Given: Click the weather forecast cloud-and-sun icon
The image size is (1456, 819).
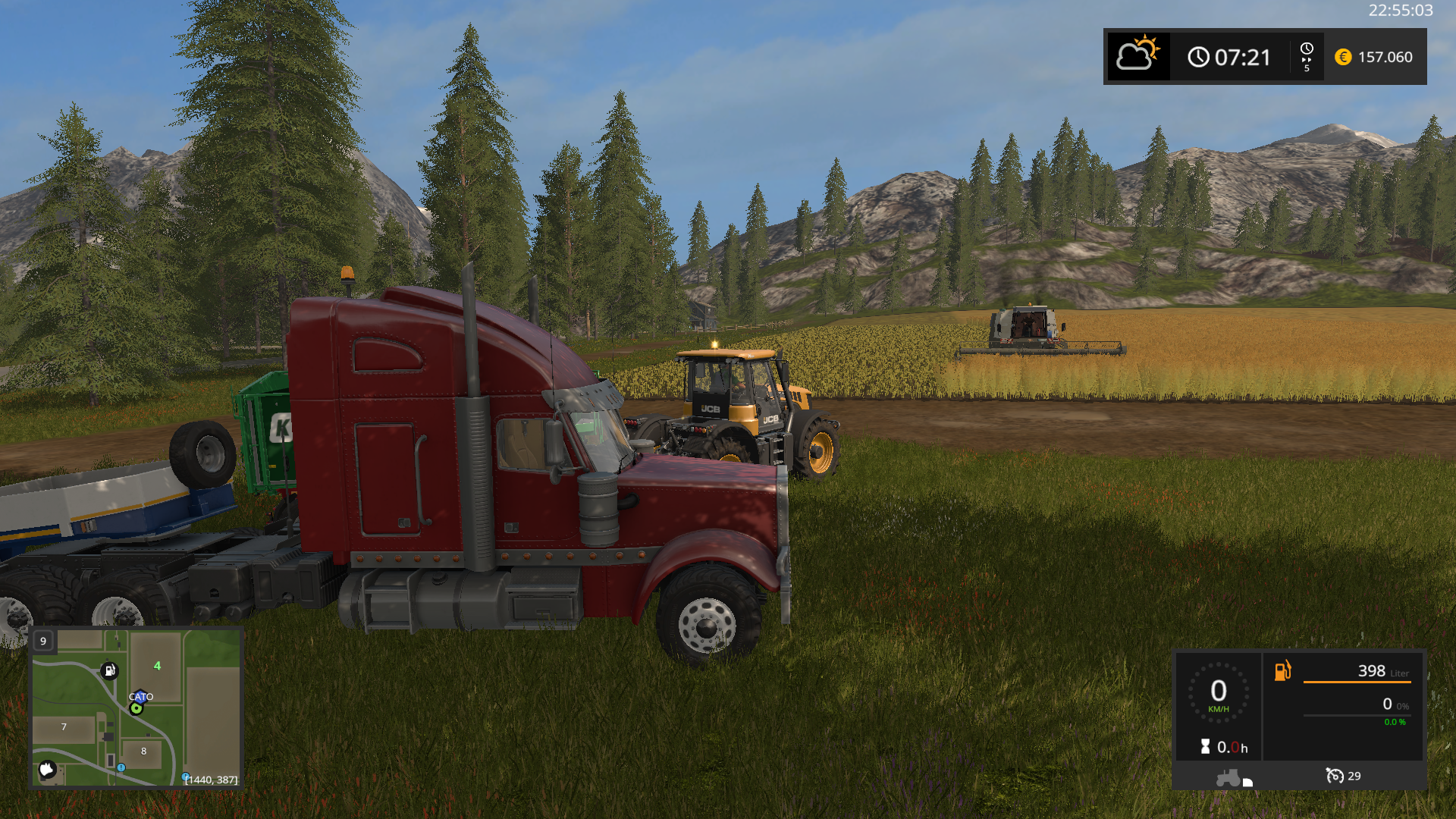Looking at the screenshot, I should (x=1137, y=55).
